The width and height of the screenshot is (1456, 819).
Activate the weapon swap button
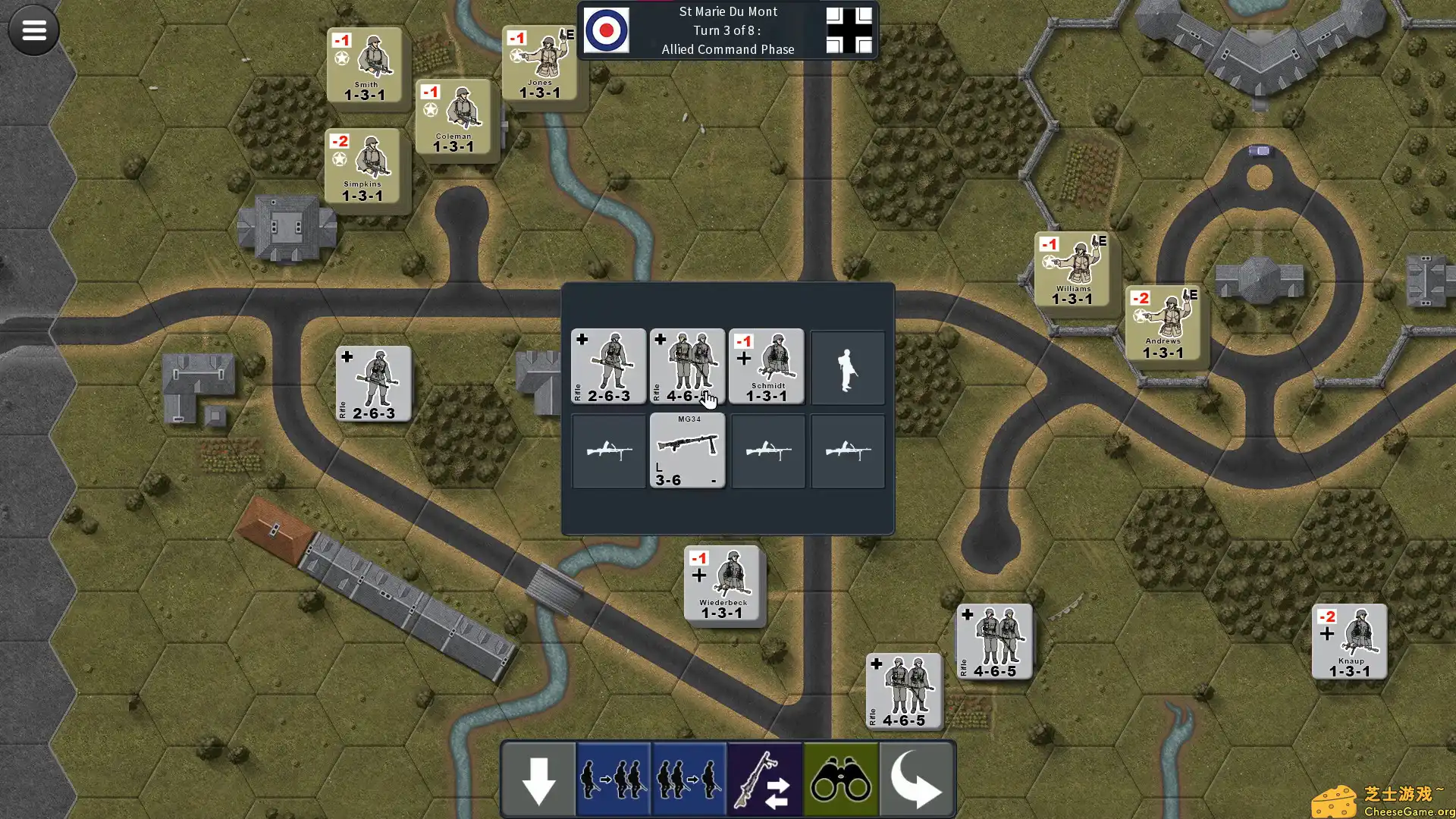(765, 780)
